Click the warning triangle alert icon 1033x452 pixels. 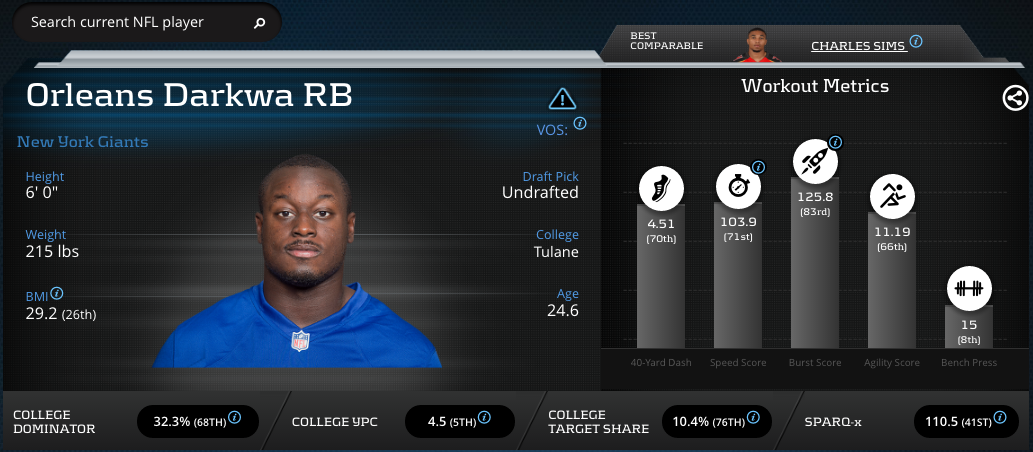pyautogui.click(x=563, y=99)
